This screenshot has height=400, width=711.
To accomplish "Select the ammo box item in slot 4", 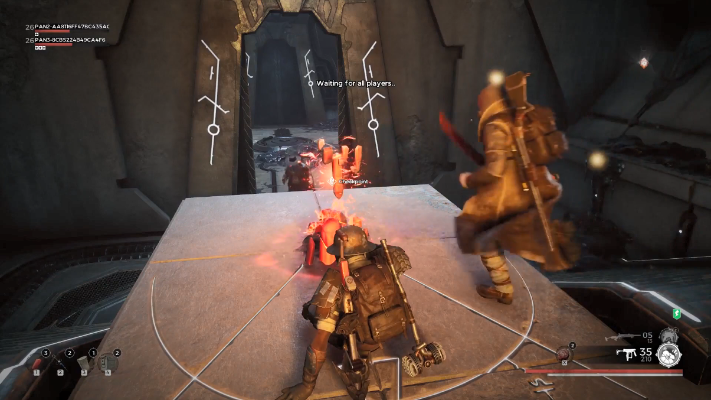I will 108,362.
